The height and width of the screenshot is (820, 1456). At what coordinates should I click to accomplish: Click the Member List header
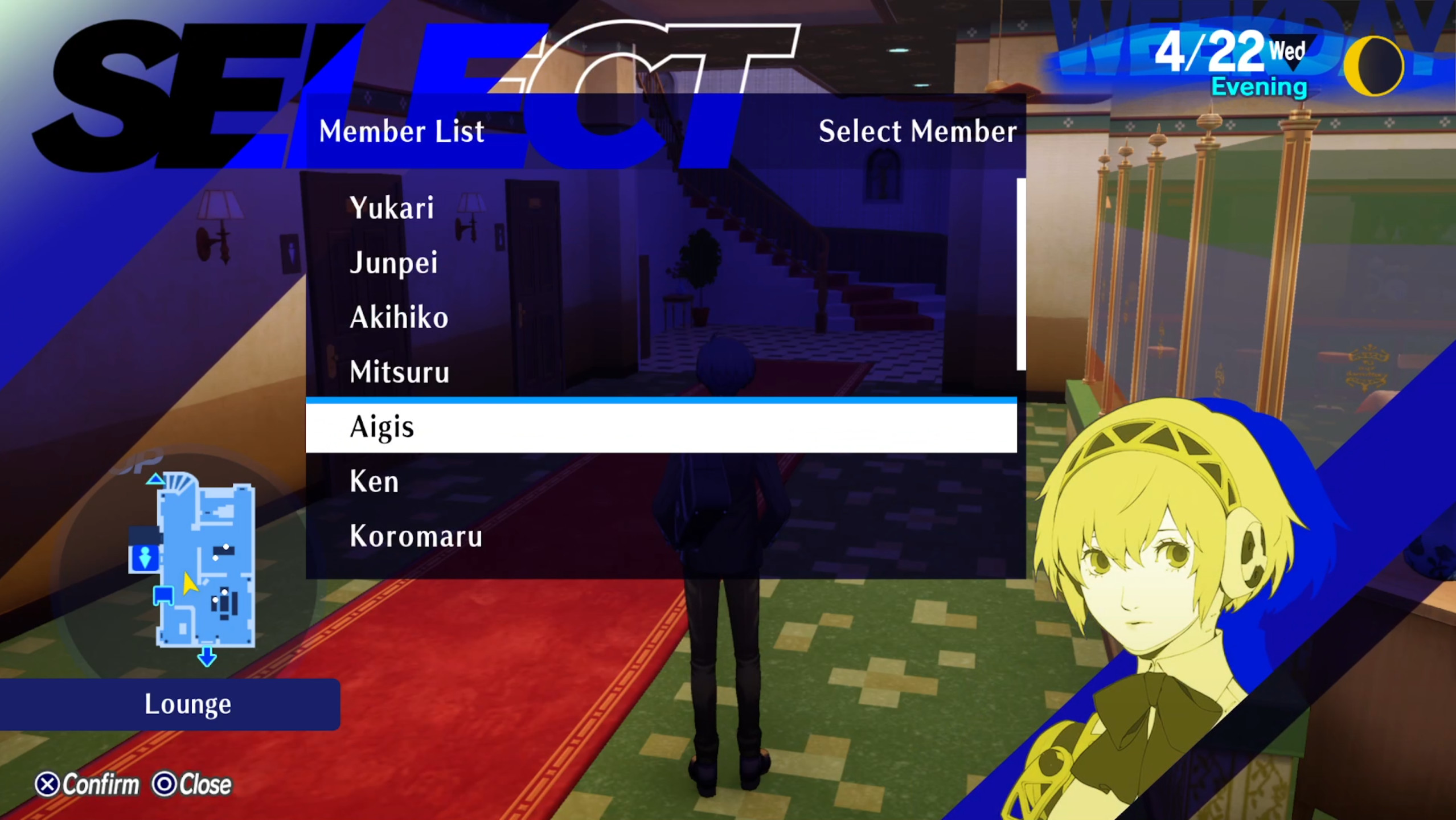pyautogui.click(x=400, y=131)
